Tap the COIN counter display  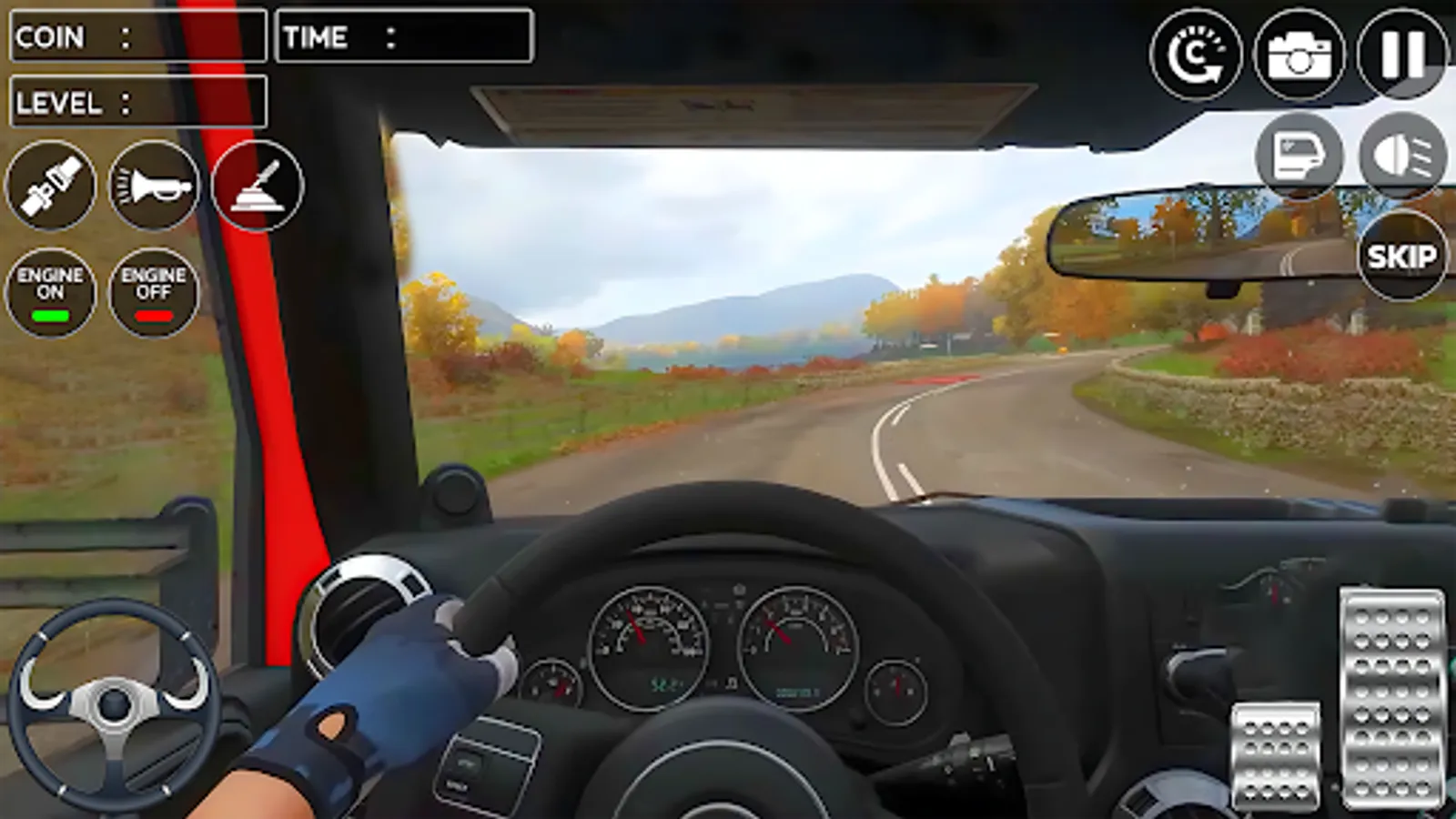[x=136, y=36]
